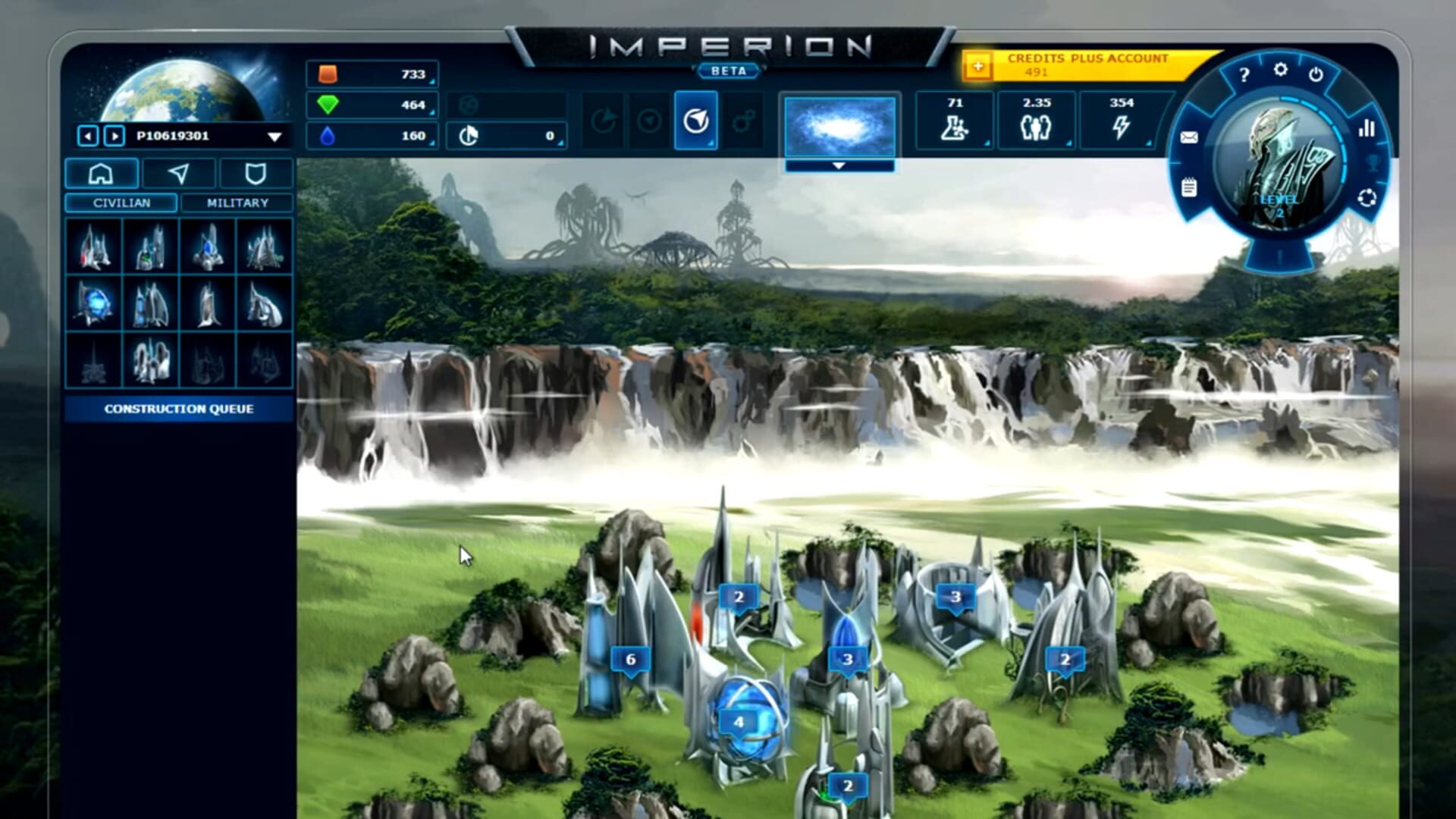Open the settings gear in the radial menu
1456x819 pixels.
point(1282,69)
